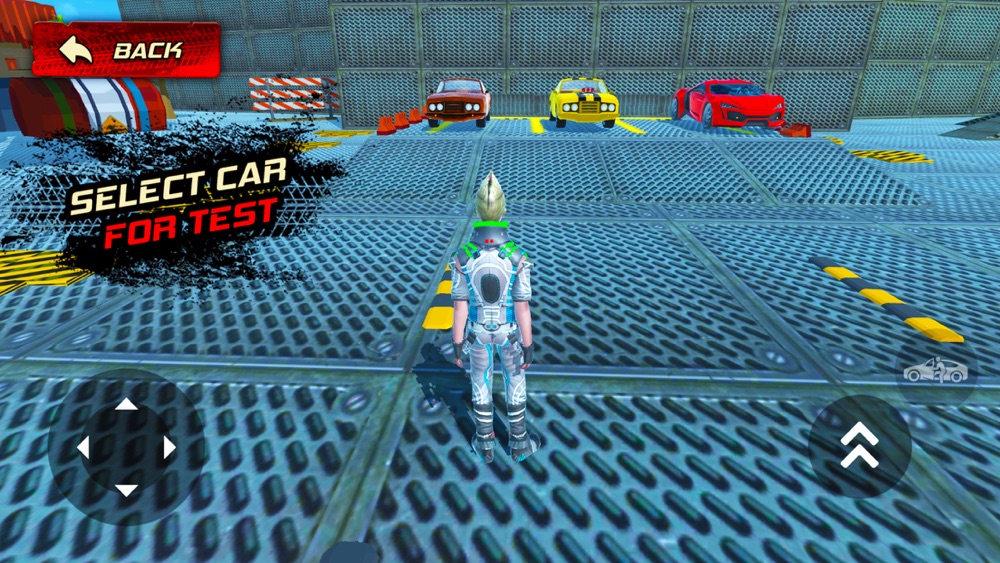Tap the left arrow on the movement pad
1000x563 pixels.
coord(84,448)
